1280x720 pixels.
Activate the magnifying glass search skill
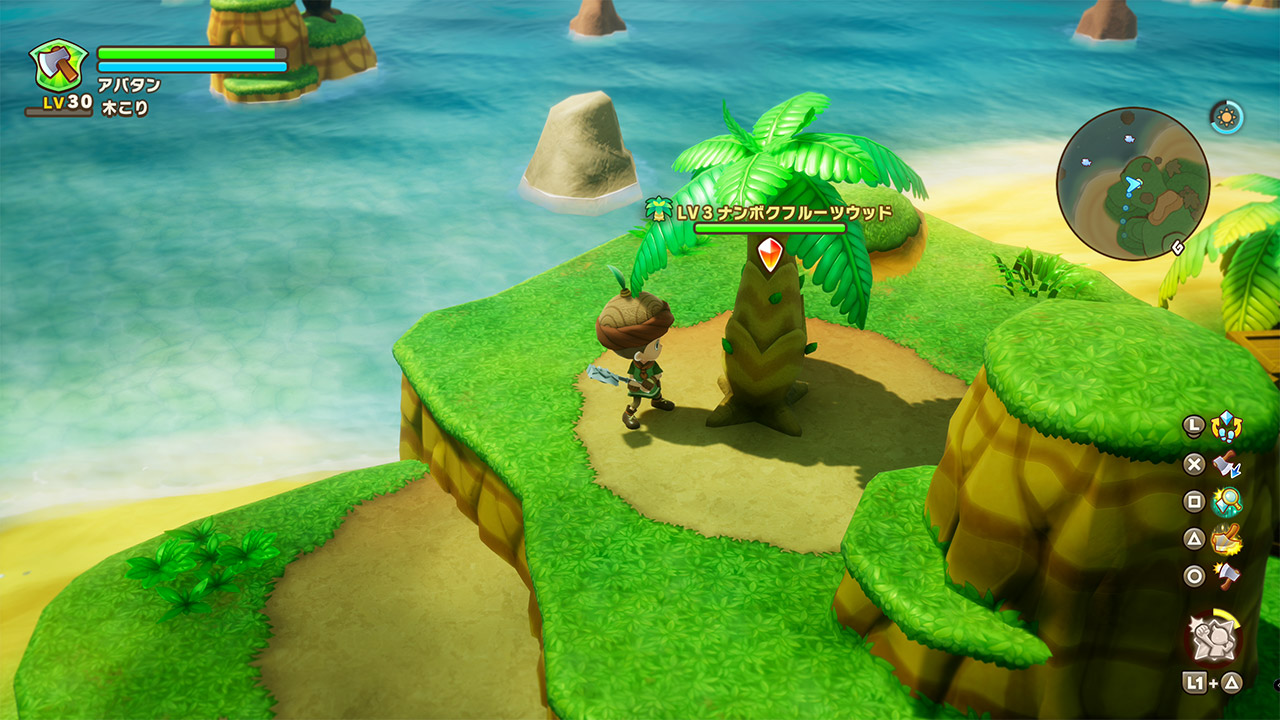[x=1226, y=502]
